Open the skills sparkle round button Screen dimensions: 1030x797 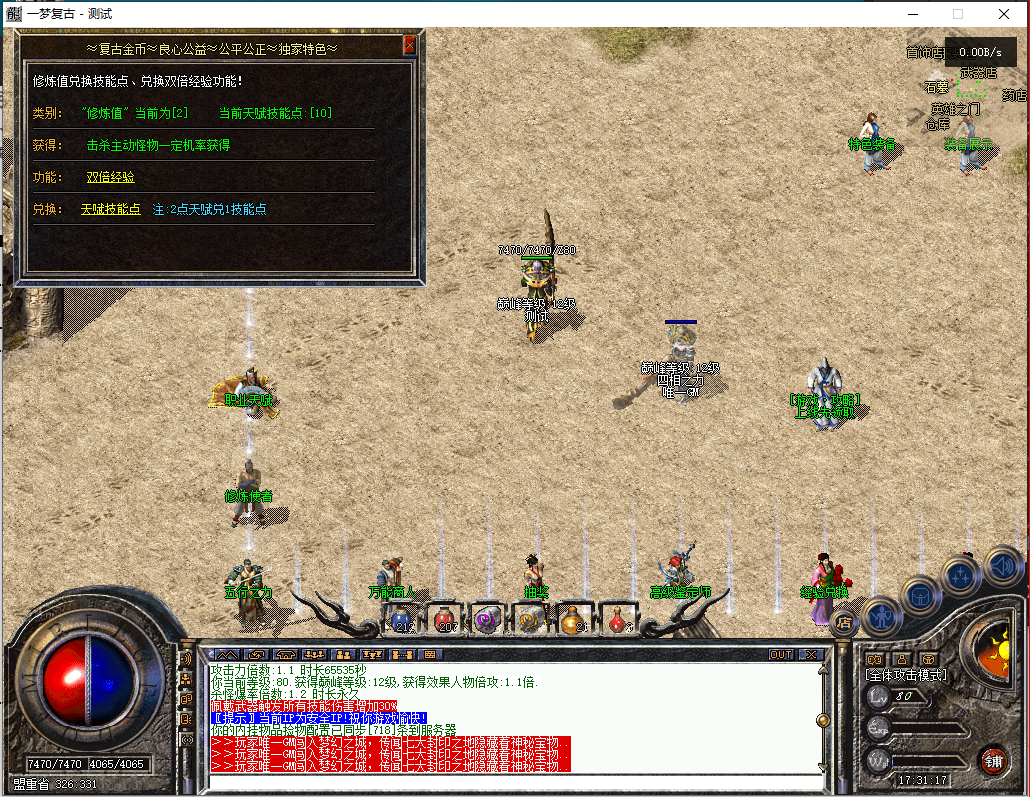(960, 575)
